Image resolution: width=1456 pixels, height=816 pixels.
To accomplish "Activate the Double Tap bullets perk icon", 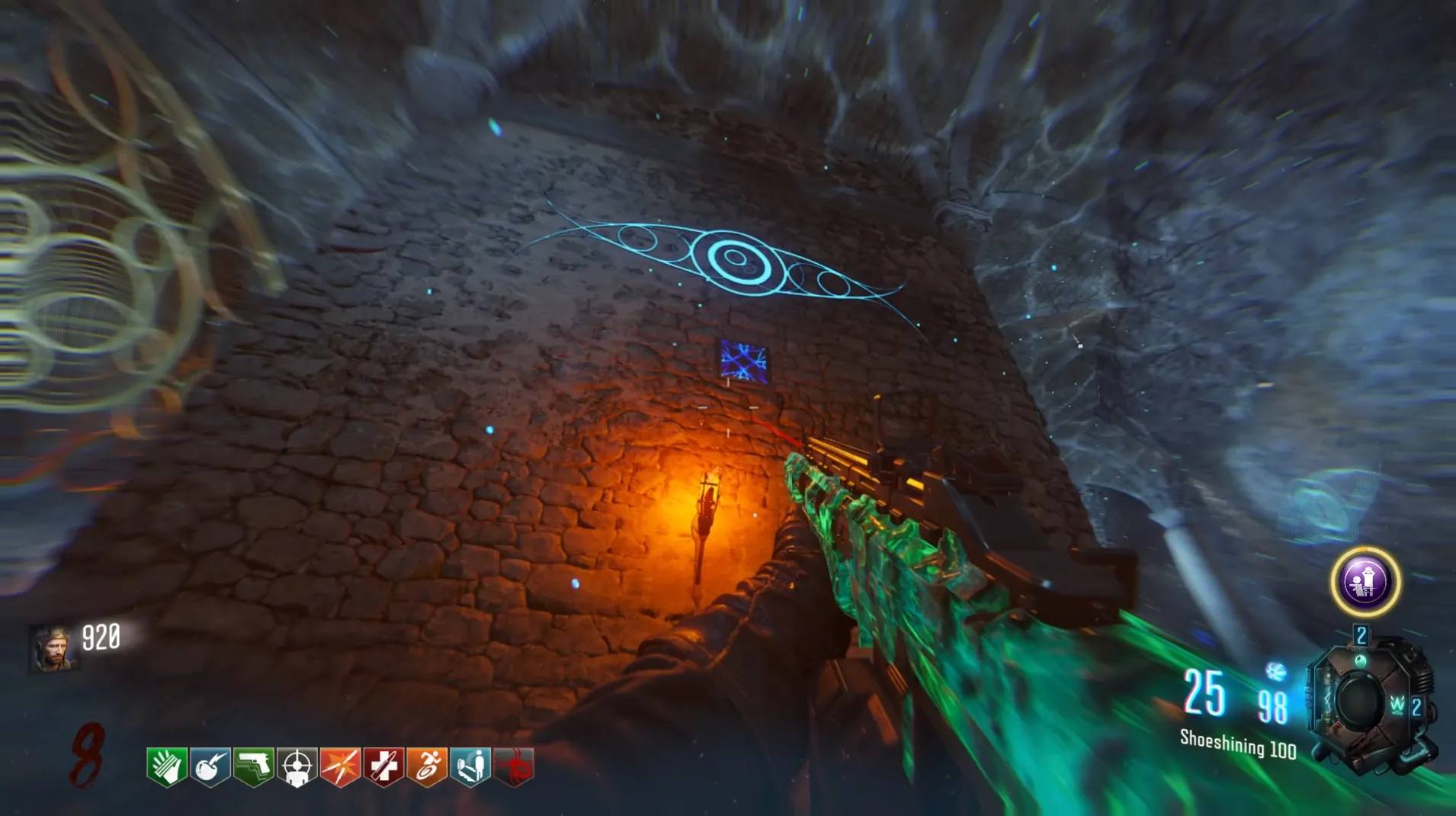I will pos(341,766).
